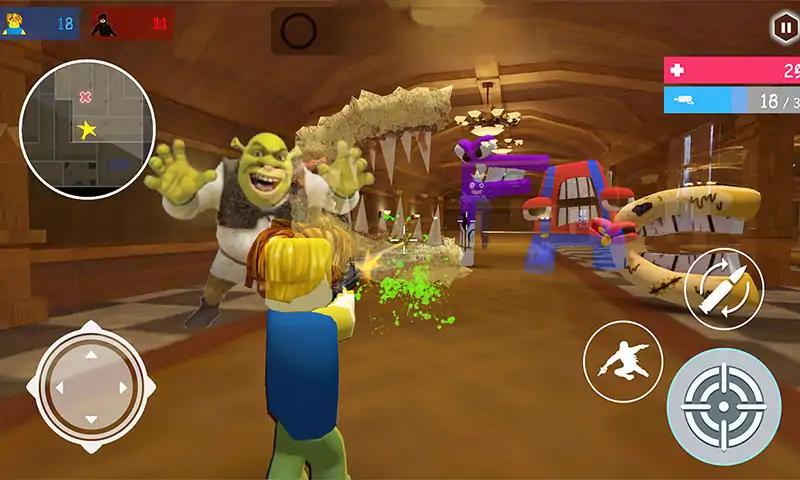Pause the game with the top-right button
Screen dimensions: 800x480
781,27
